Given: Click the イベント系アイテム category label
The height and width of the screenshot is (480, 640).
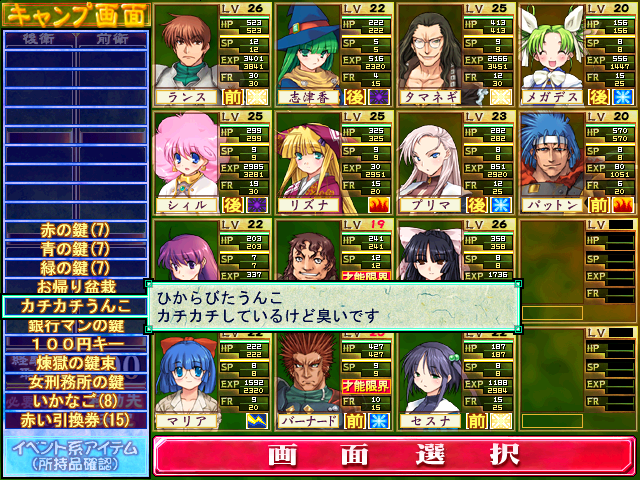Looking at the screenshot, I should 75,455.
